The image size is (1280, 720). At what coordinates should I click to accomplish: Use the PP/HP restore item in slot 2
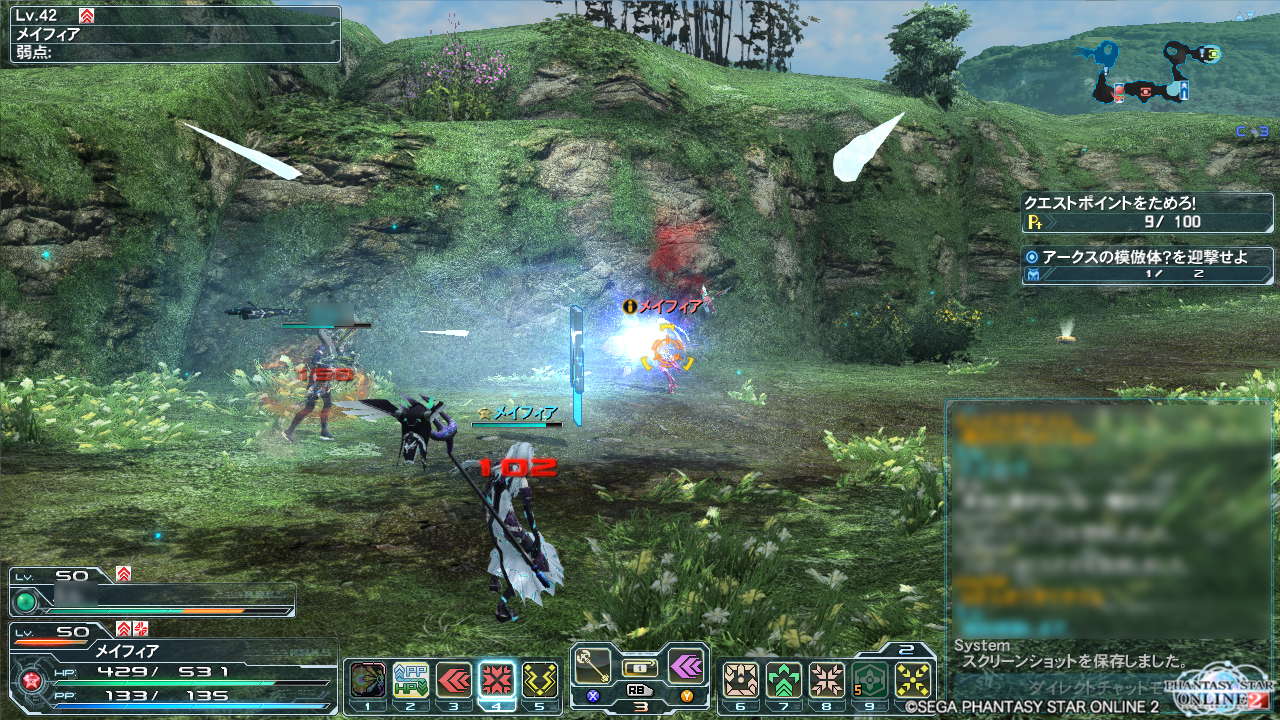pyautogui.click(x=410, y=680)
